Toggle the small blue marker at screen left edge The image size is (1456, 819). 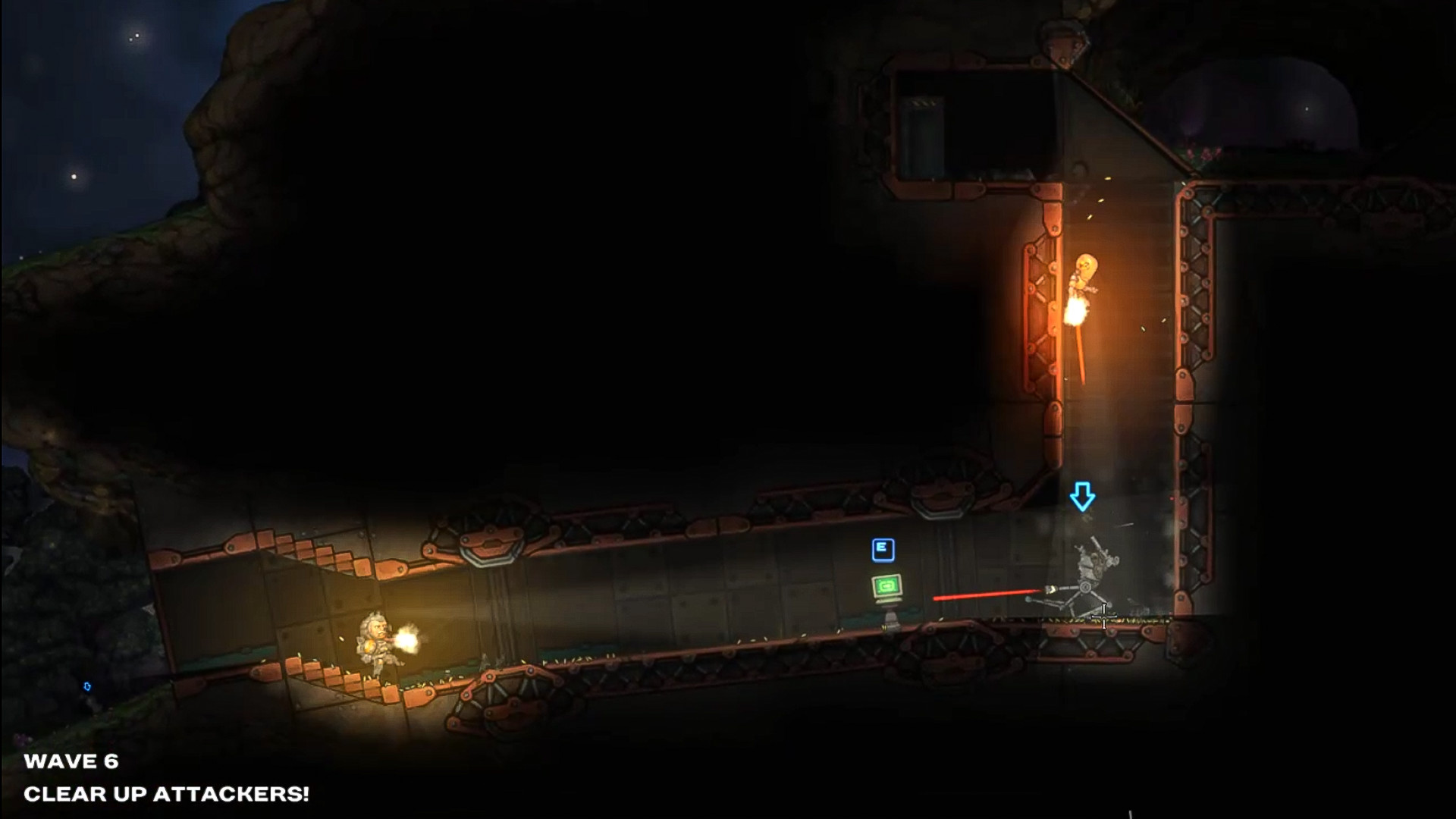(87, 685)
